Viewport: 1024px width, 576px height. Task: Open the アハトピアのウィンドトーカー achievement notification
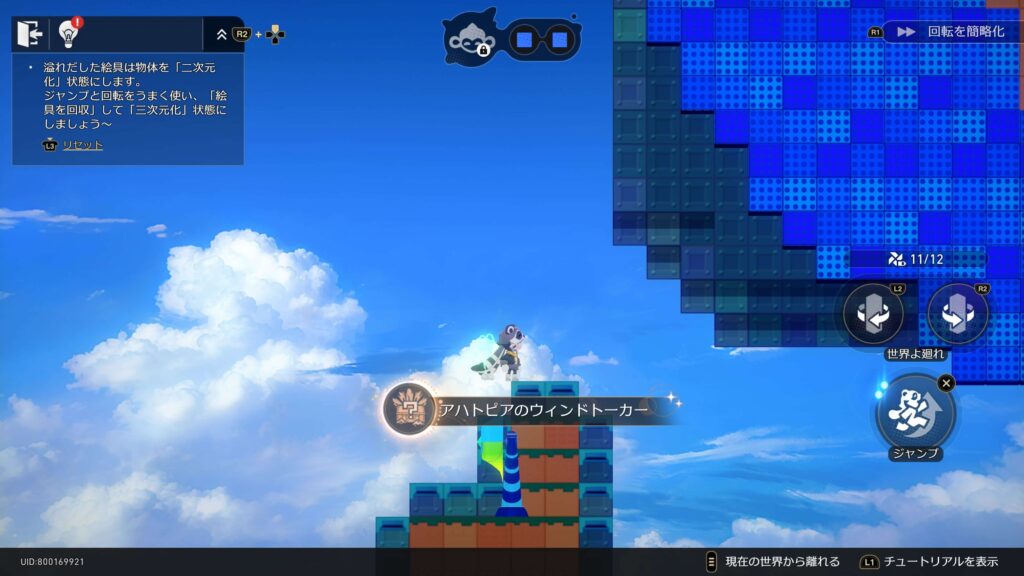pyautogui.click(x=530, y=409)
